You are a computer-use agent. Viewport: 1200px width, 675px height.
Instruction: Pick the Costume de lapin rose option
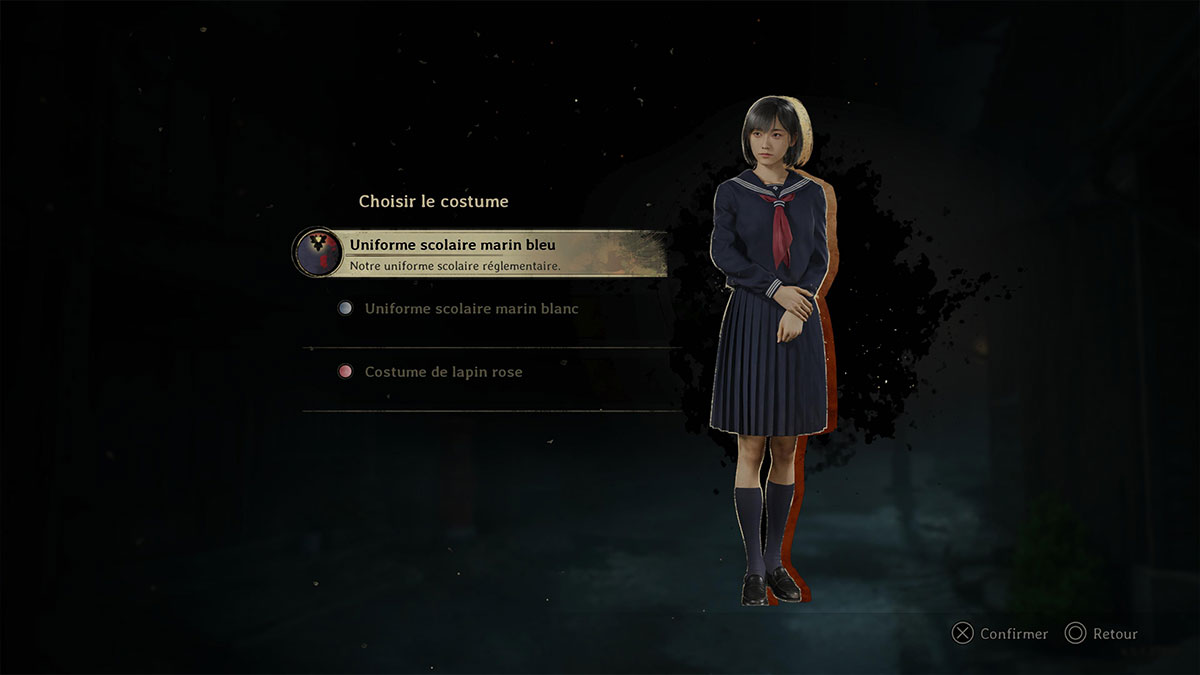[x=443, y=372]
